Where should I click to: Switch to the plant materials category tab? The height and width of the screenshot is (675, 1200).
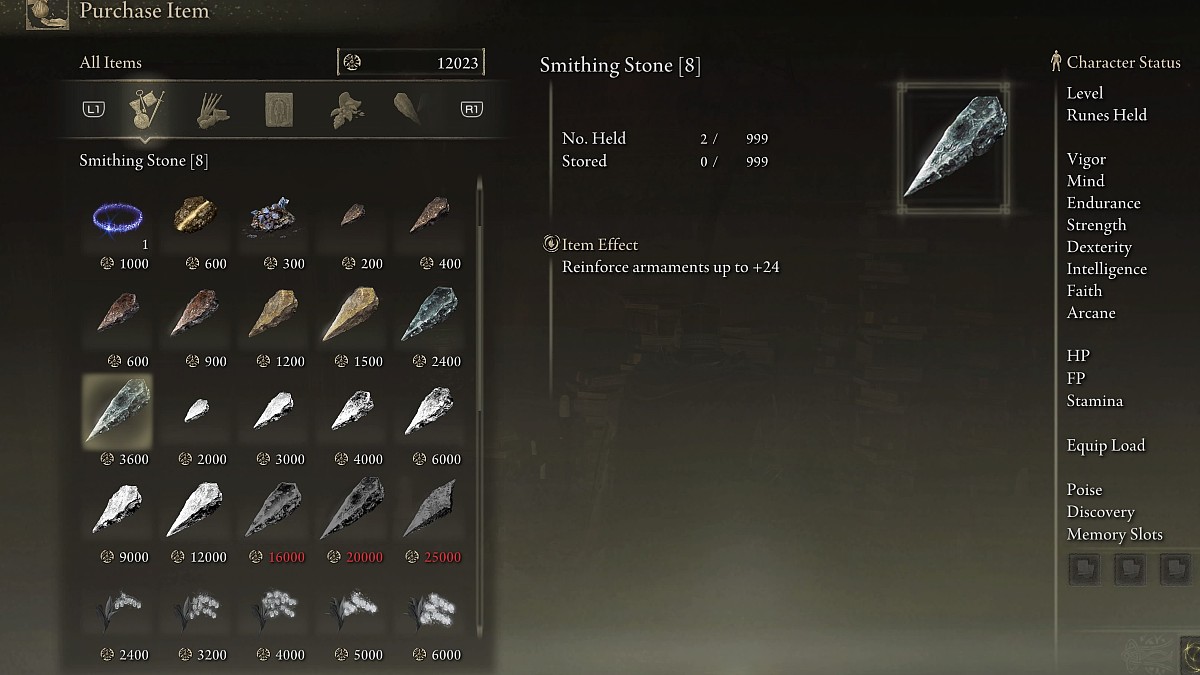point(345,109)
